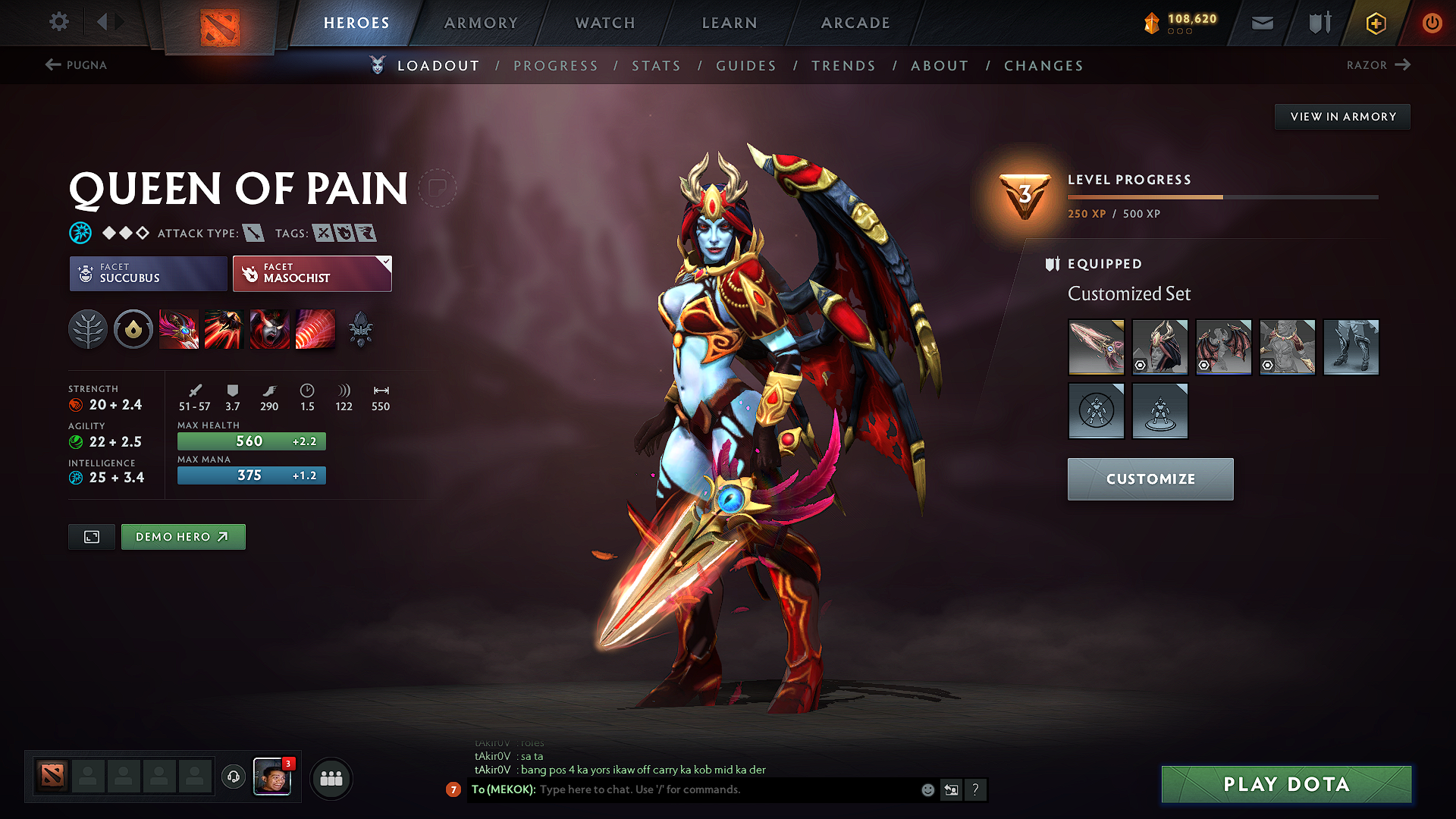Select the equipped weapon thumbnail in Customized Set
The height and width of the screenshot is (819, 1456).
coord(1096,347)
